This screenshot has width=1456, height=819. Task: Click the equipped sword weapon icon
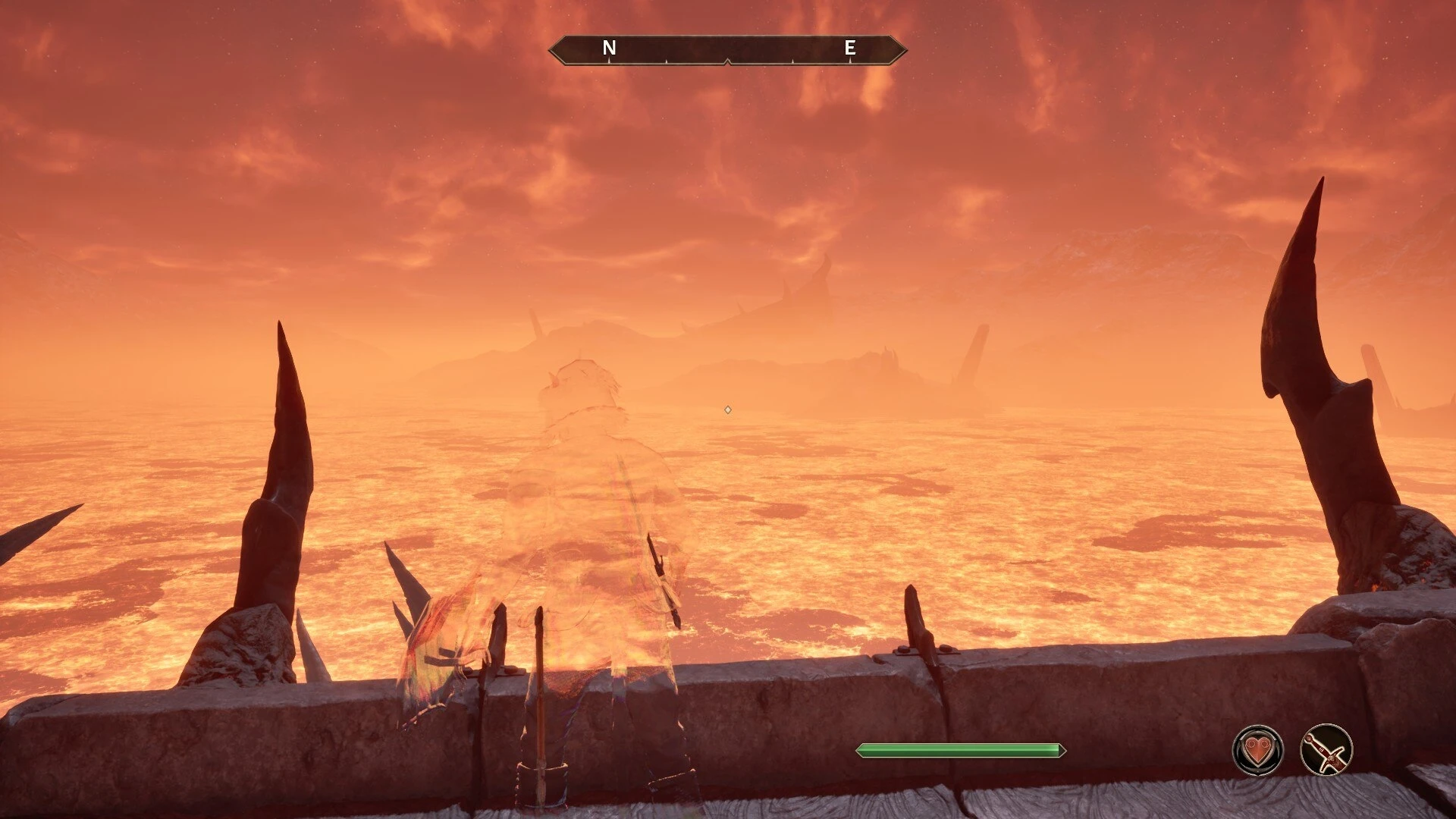[x=1326, y=750]
